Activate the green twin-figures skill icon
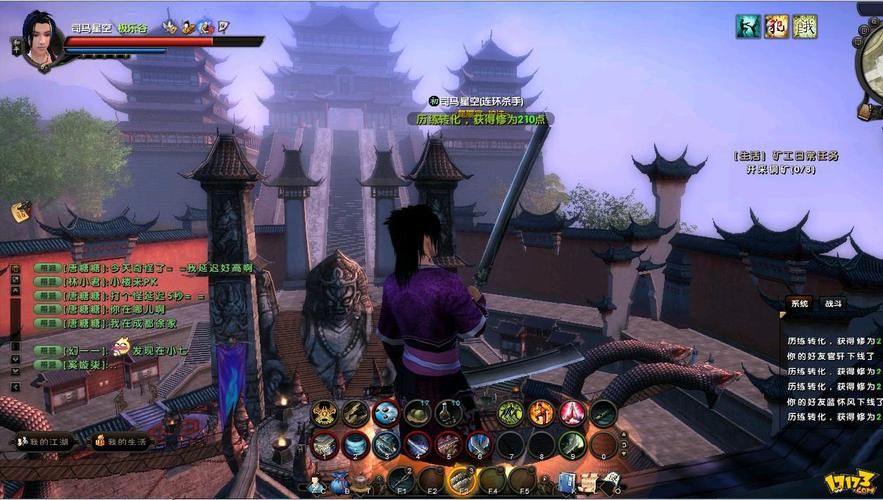Viewport: 883px width, 500px height. point(510,413)
